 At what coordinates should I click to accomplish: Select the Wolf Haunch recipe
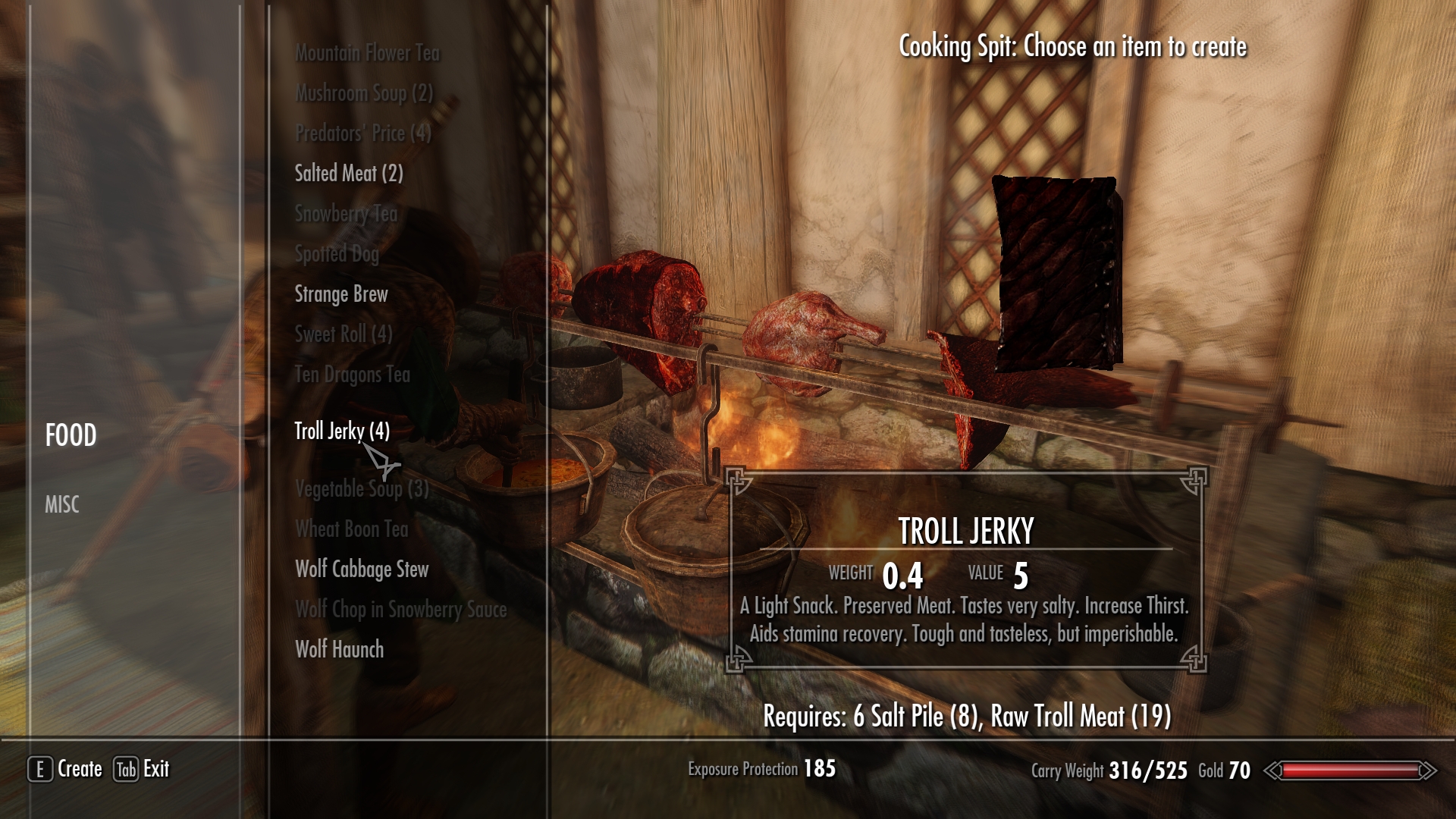[x=339, y=650]
